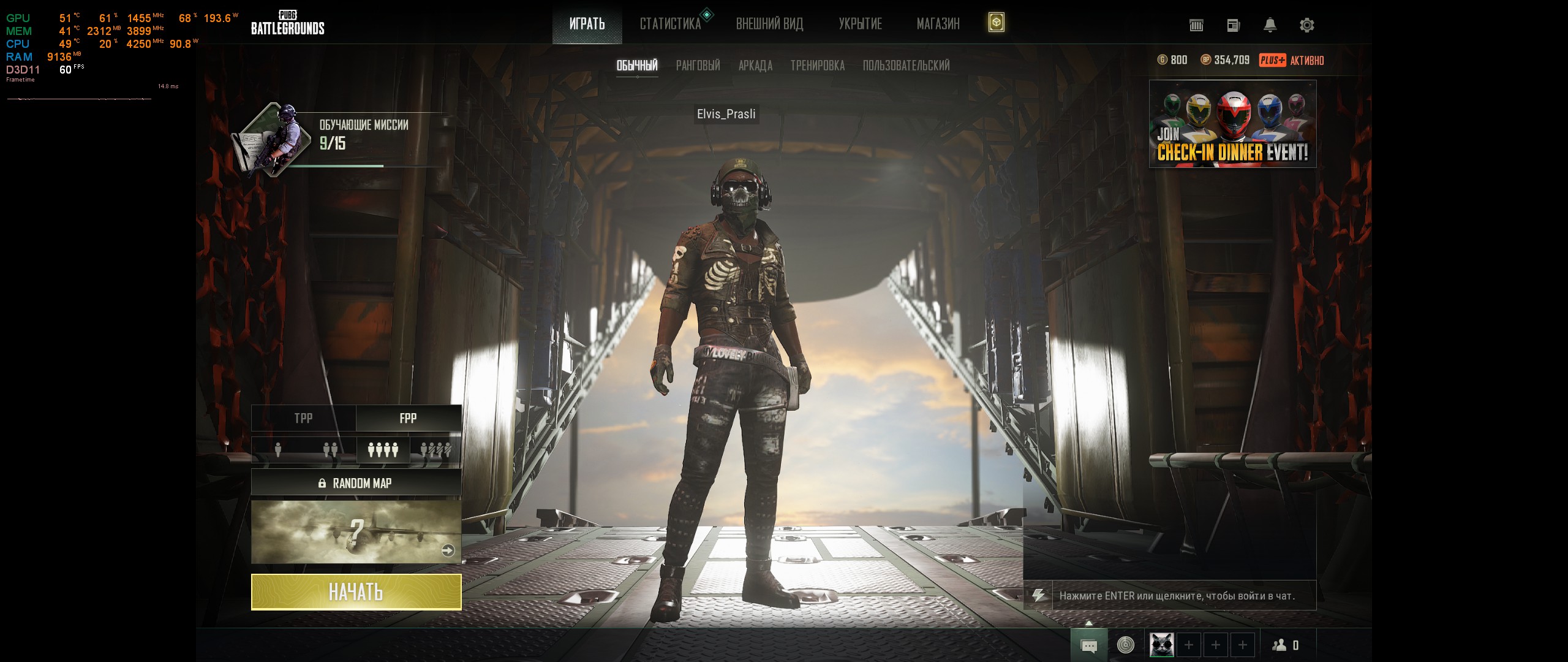Select FPP perspective
Viewport: 1568px width, 662px height.
408,418
